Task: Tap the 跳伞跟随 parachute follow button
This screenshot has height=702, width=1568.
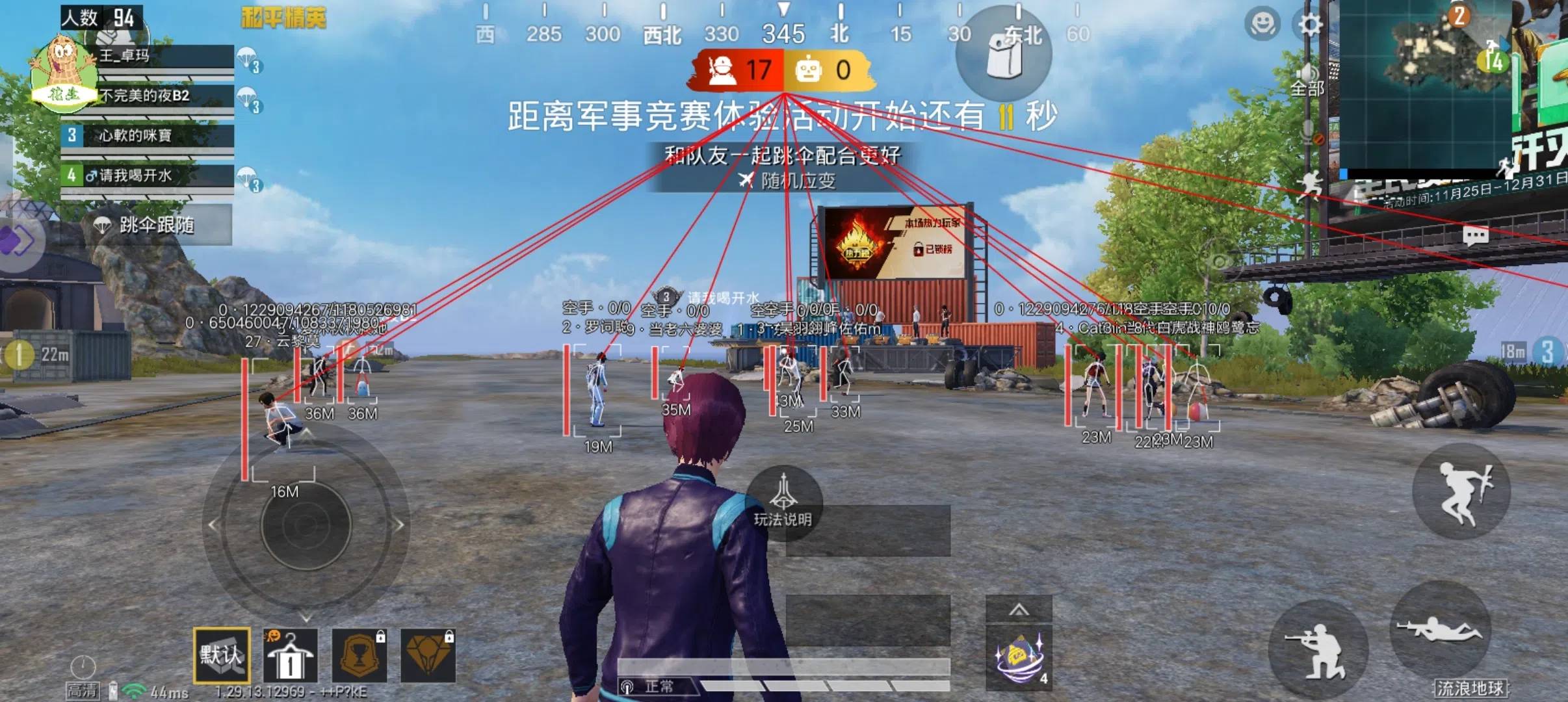Action: click(146, 225)
